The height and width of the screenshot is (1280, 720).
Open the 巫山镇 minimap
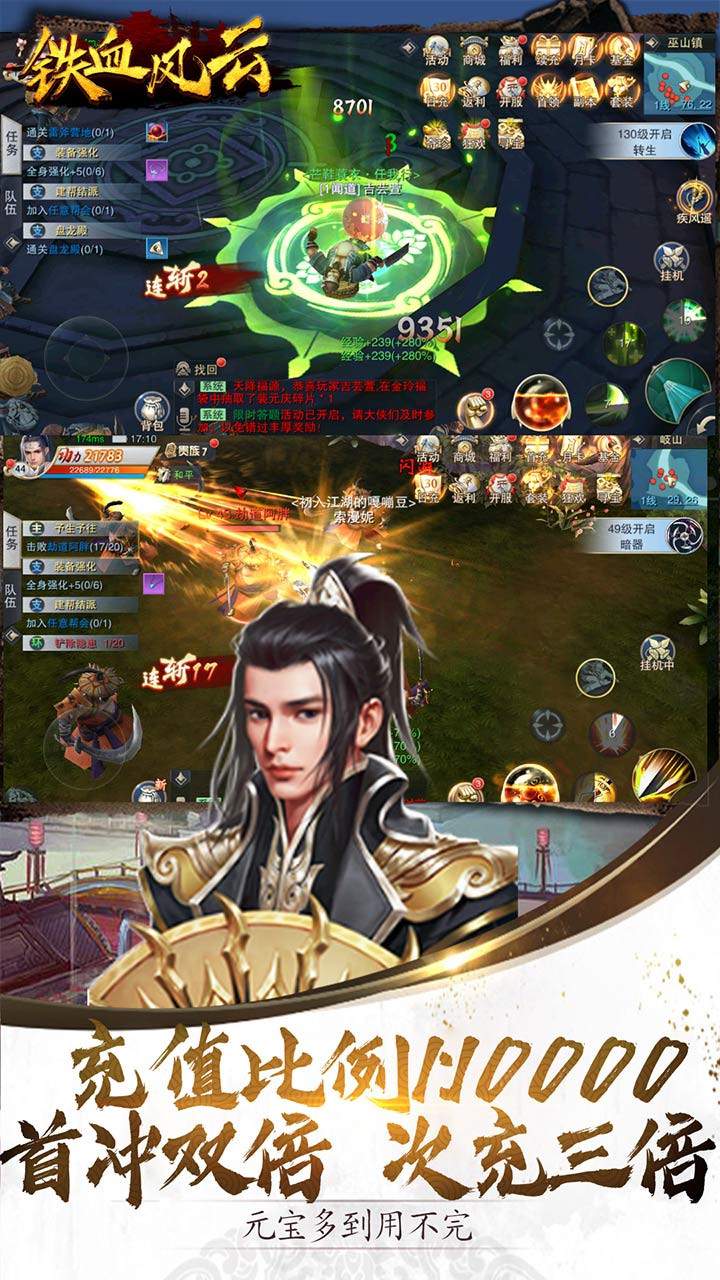coord(679,76)
